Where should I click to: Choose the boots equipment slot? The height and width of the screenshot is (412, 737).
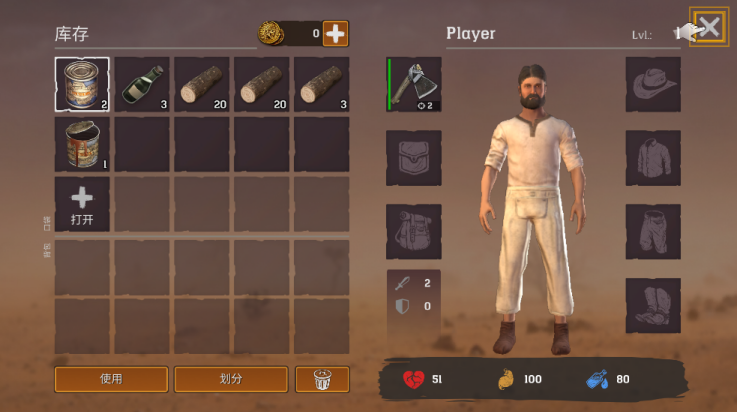(x=653, y=305)
